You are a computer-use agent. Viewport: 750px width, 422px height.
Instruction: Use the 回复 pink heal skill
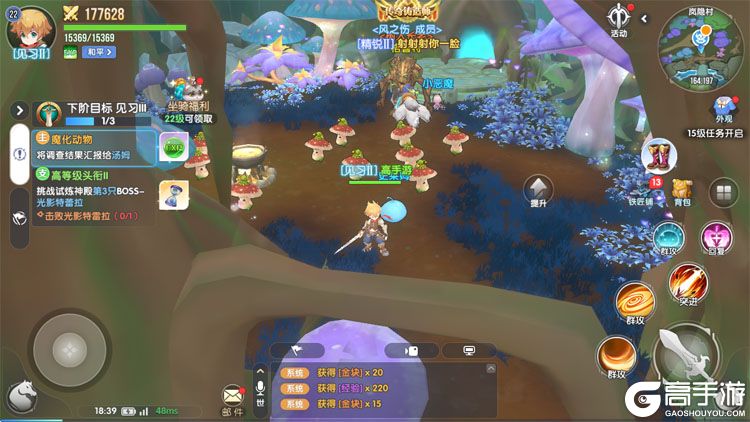click(715, 238)
